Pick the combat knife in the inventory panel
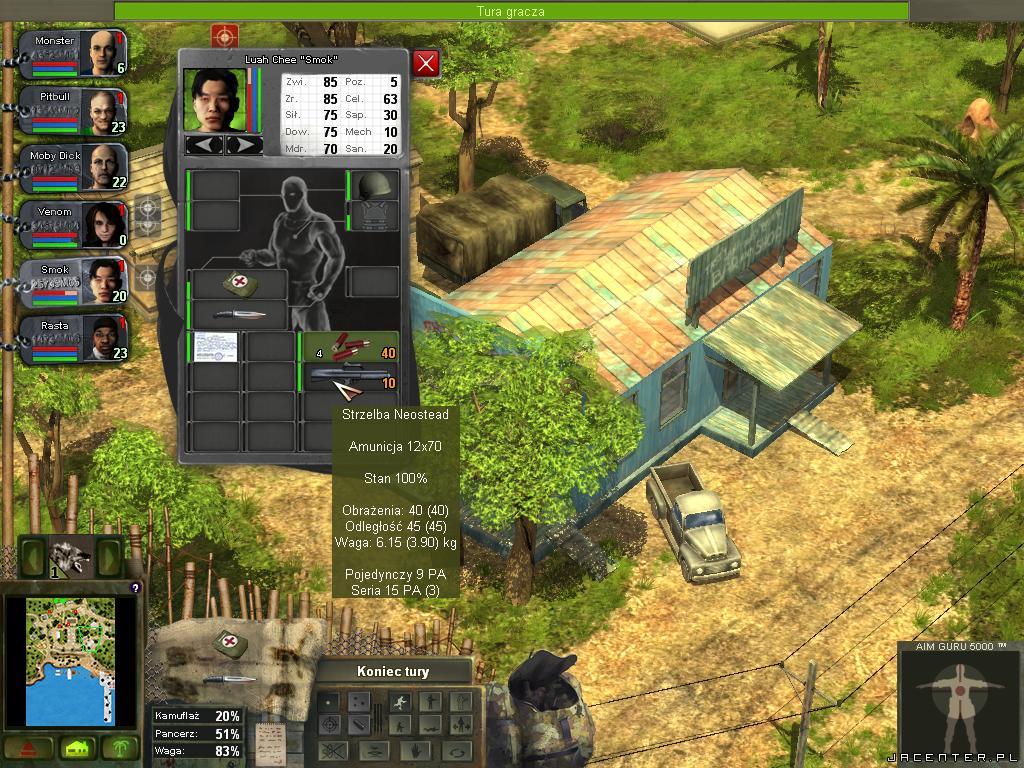 click(240, 314)
